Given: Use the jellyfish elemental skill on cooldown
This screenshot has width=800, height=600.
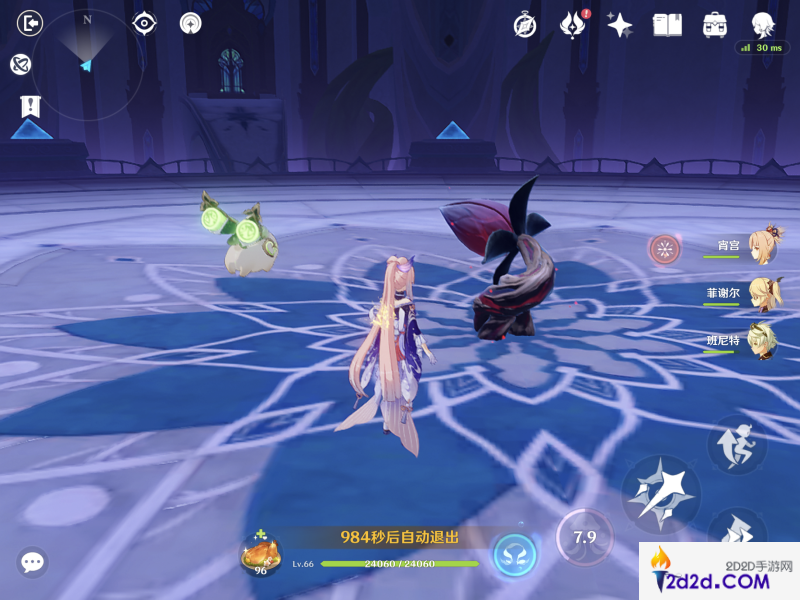Looking at the screenshot, I should [x=584, y=538].
